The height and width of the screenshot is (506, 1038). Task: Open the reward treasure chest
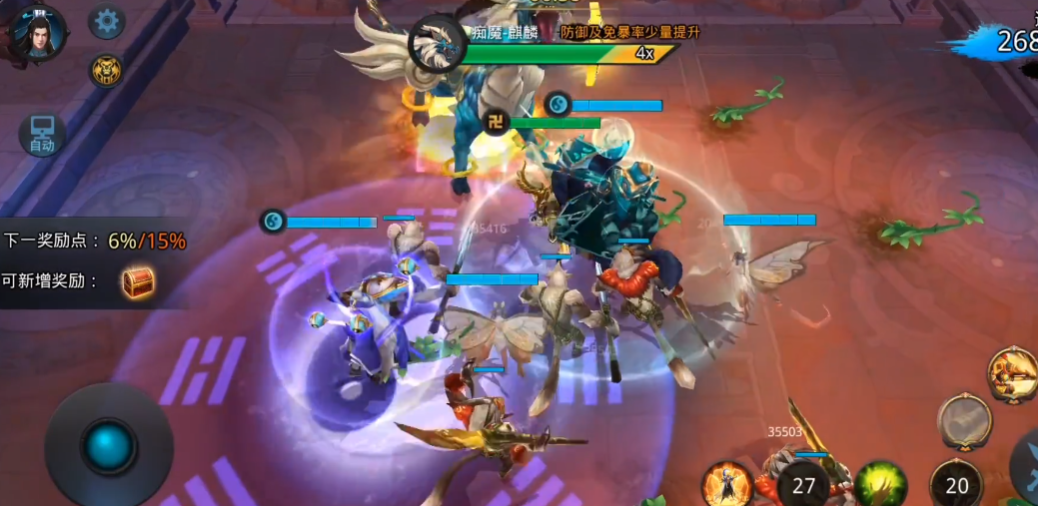[x=138, y=282]
